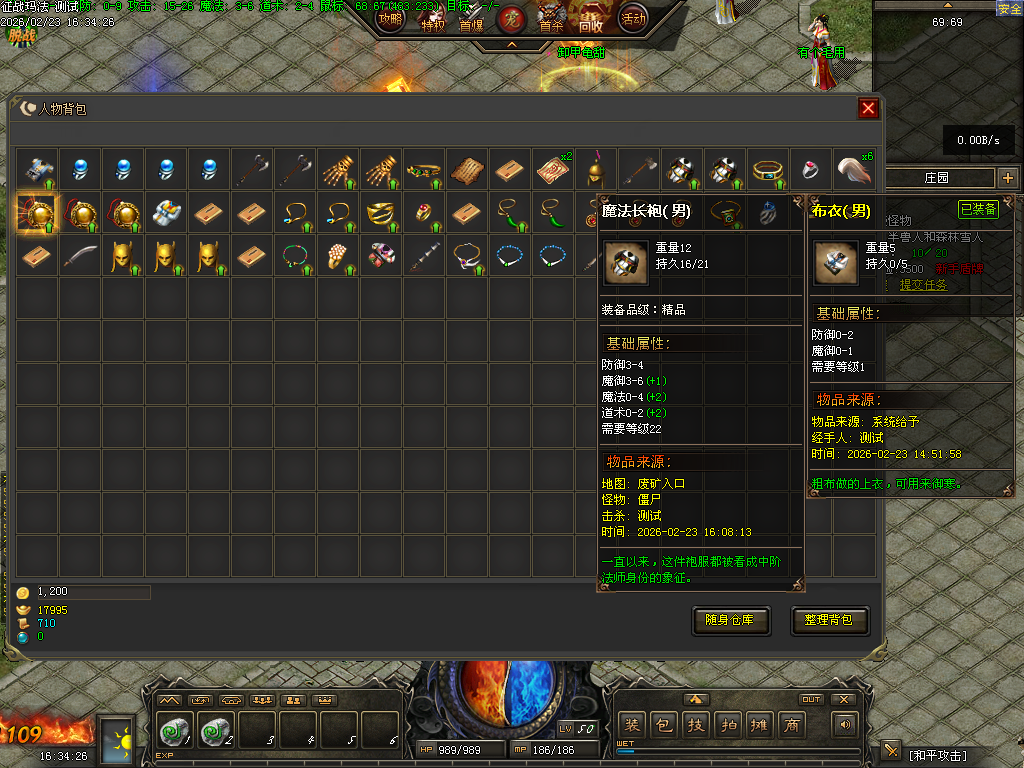Open the pet (宠) menu
Screen dimensions: 1024x768
[511, 18]
